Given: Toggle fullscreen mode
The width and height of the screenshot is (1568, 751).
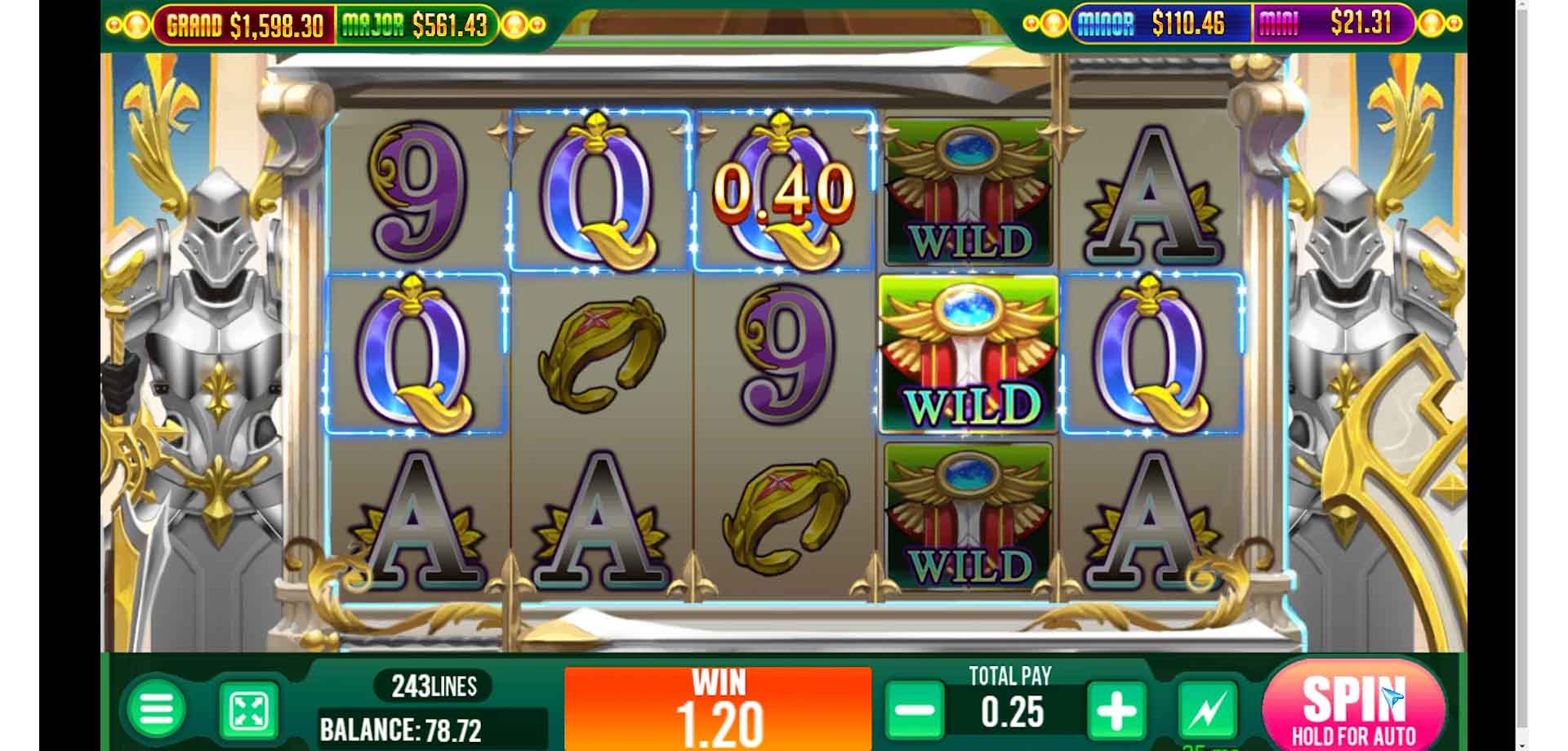Looking at the screenshot, I should pyautogui.click(x=249, y=709).
